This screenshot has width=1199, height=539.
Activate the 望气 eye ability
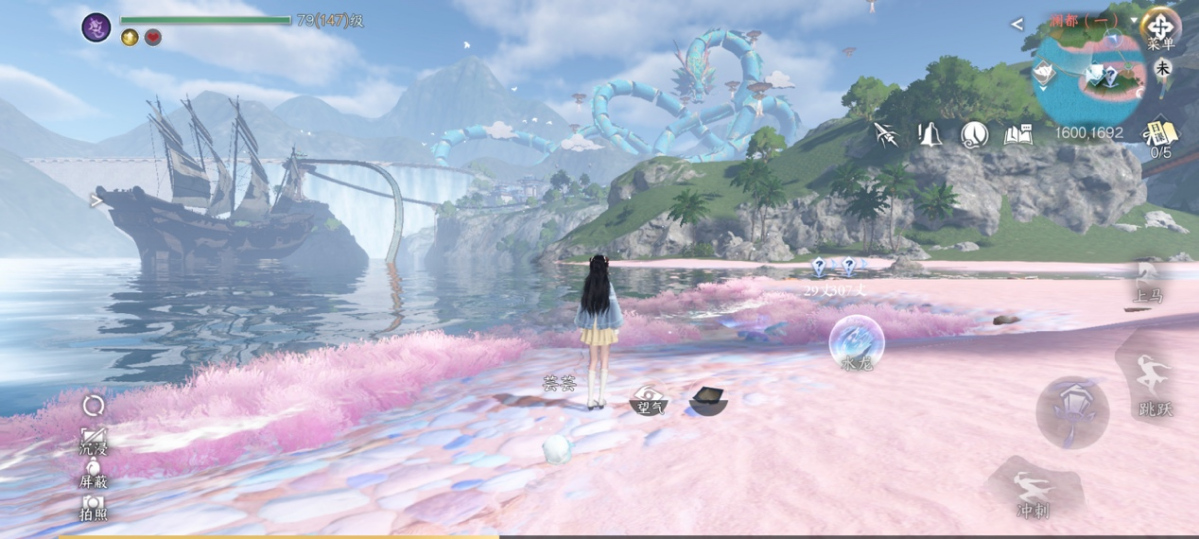(x=651, y=399)
